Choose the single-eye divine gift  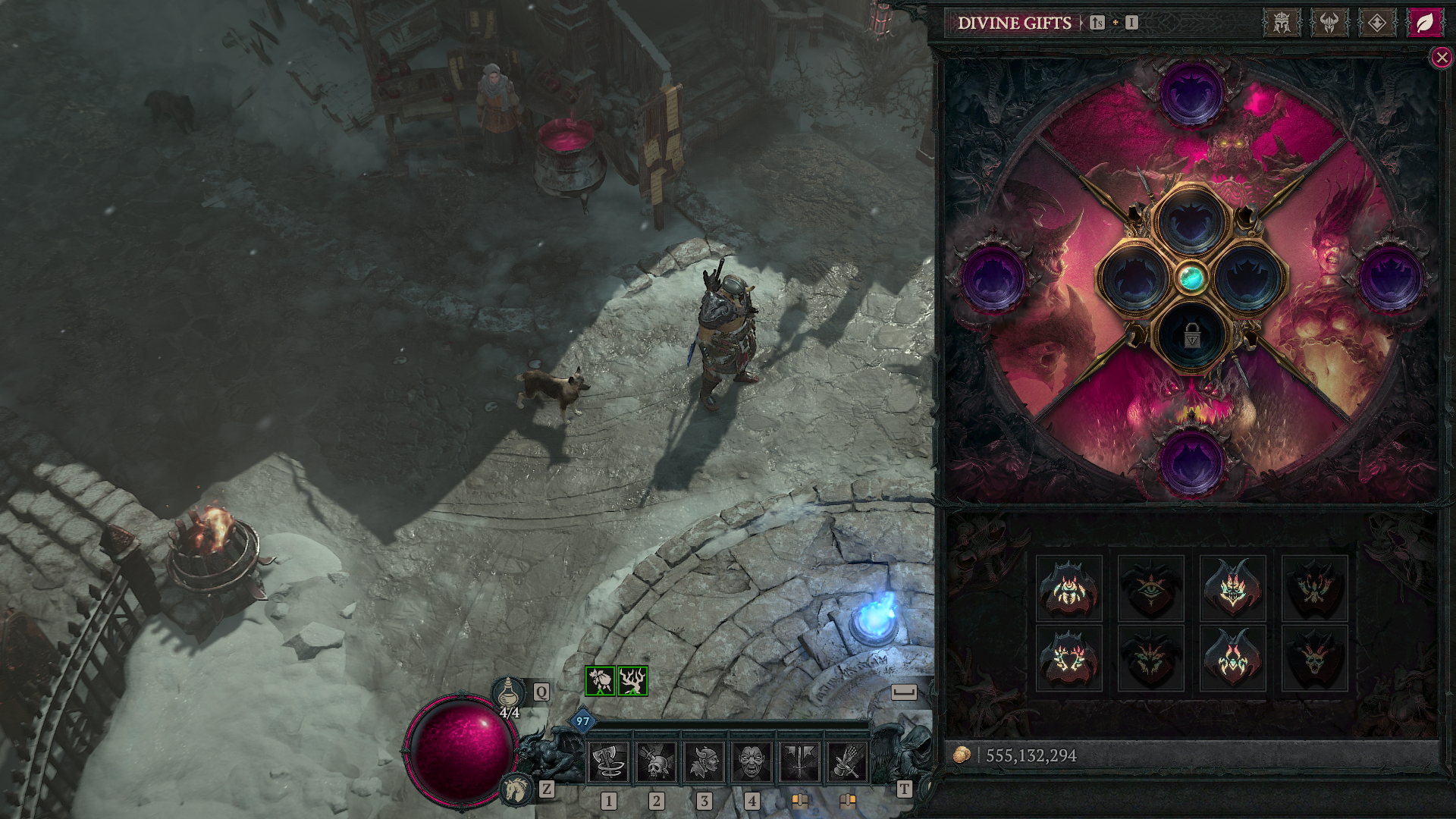(x=1151, y=588)
